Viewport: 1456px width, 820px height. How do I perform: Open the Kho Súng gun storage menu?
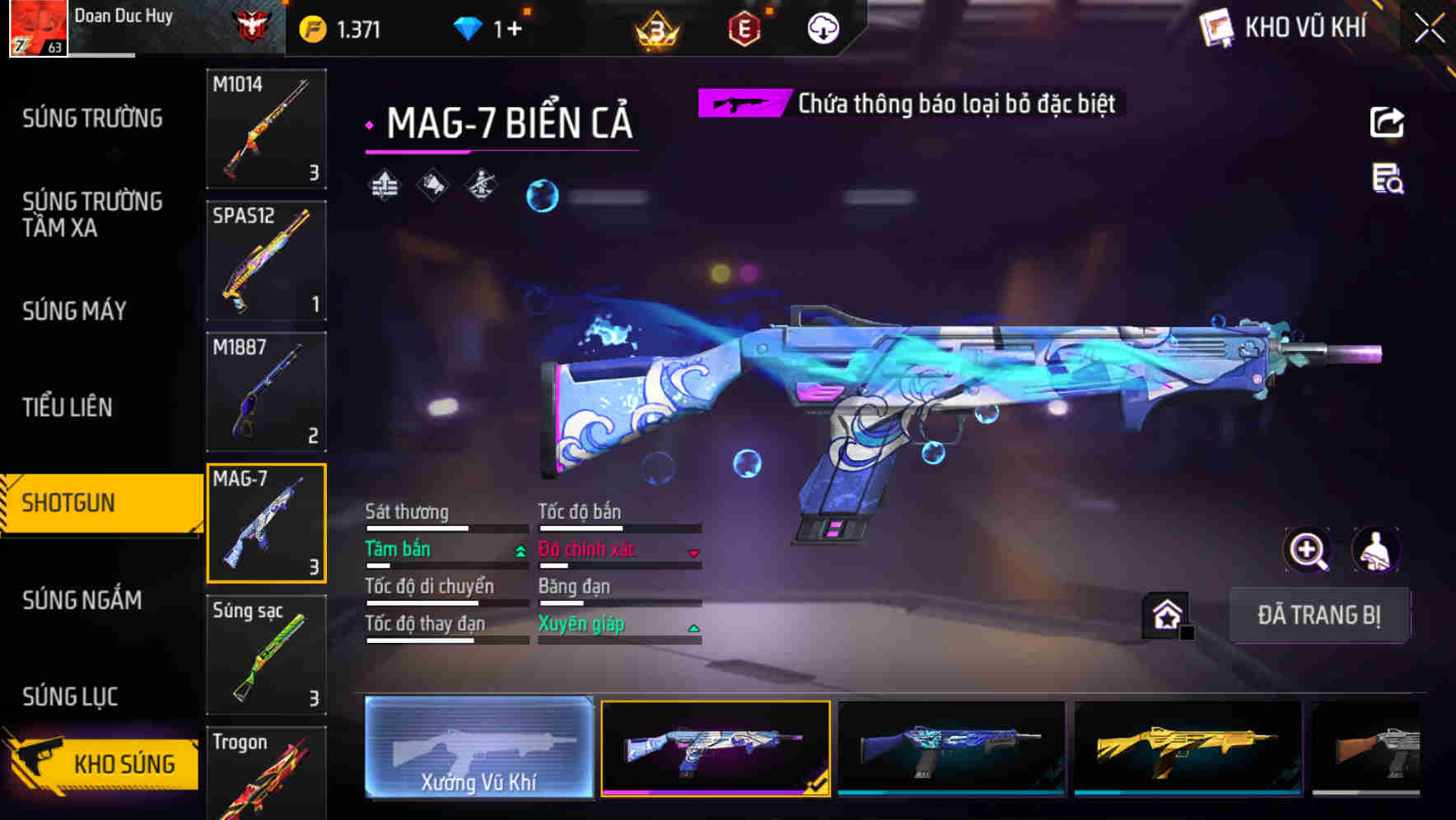point(103,762)
